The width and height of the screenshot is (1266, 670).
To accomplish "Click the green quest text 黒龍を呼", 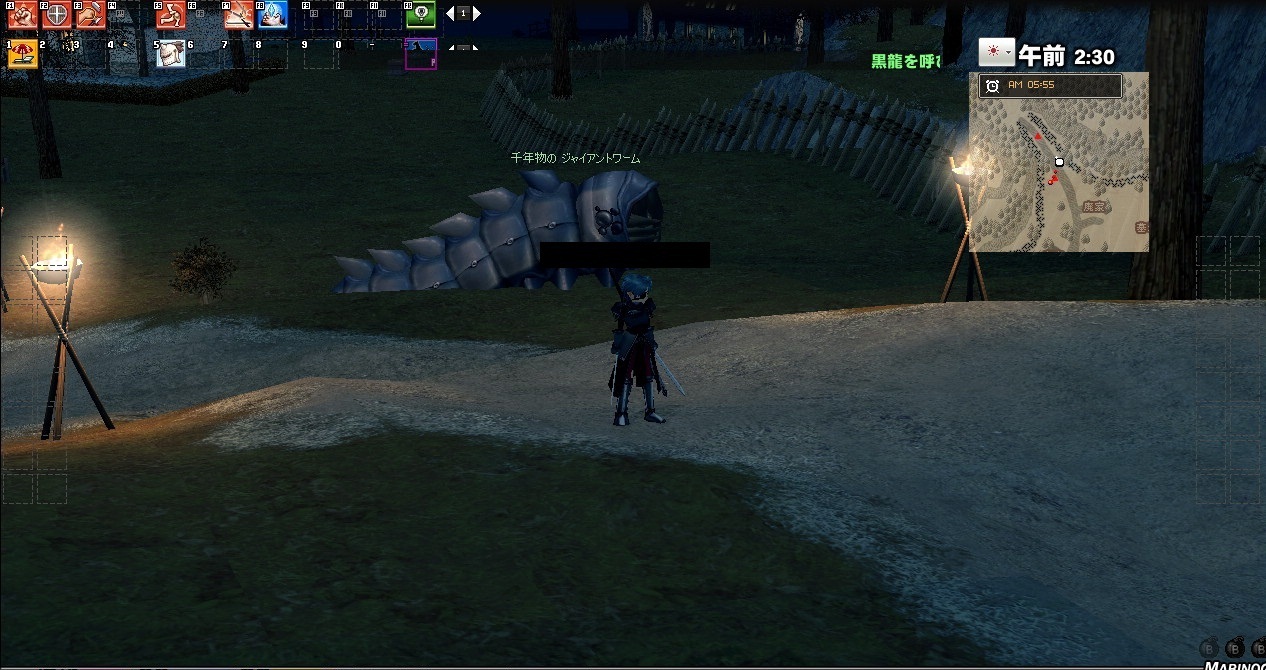I will pos(906,61).
